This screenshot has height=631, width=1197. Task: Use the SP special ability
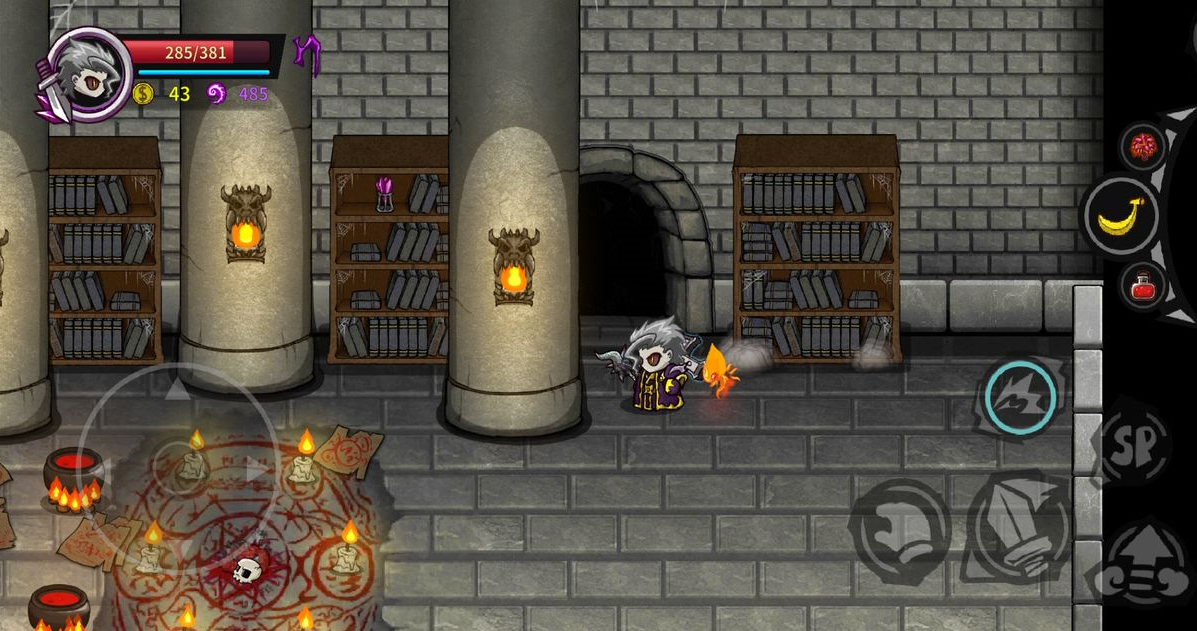point(1133,444)
